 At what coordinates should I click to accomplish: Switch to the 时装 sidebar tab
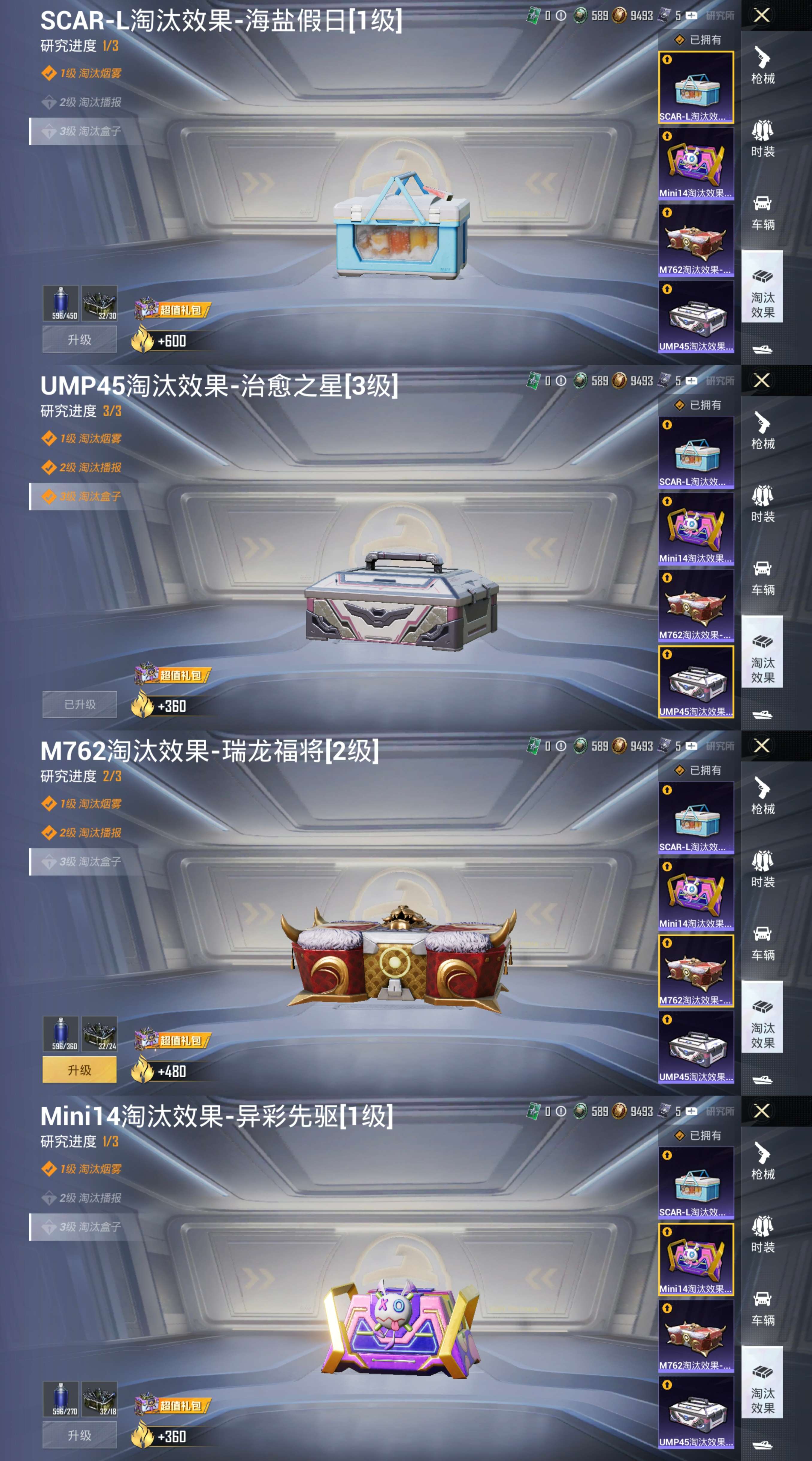763,139
